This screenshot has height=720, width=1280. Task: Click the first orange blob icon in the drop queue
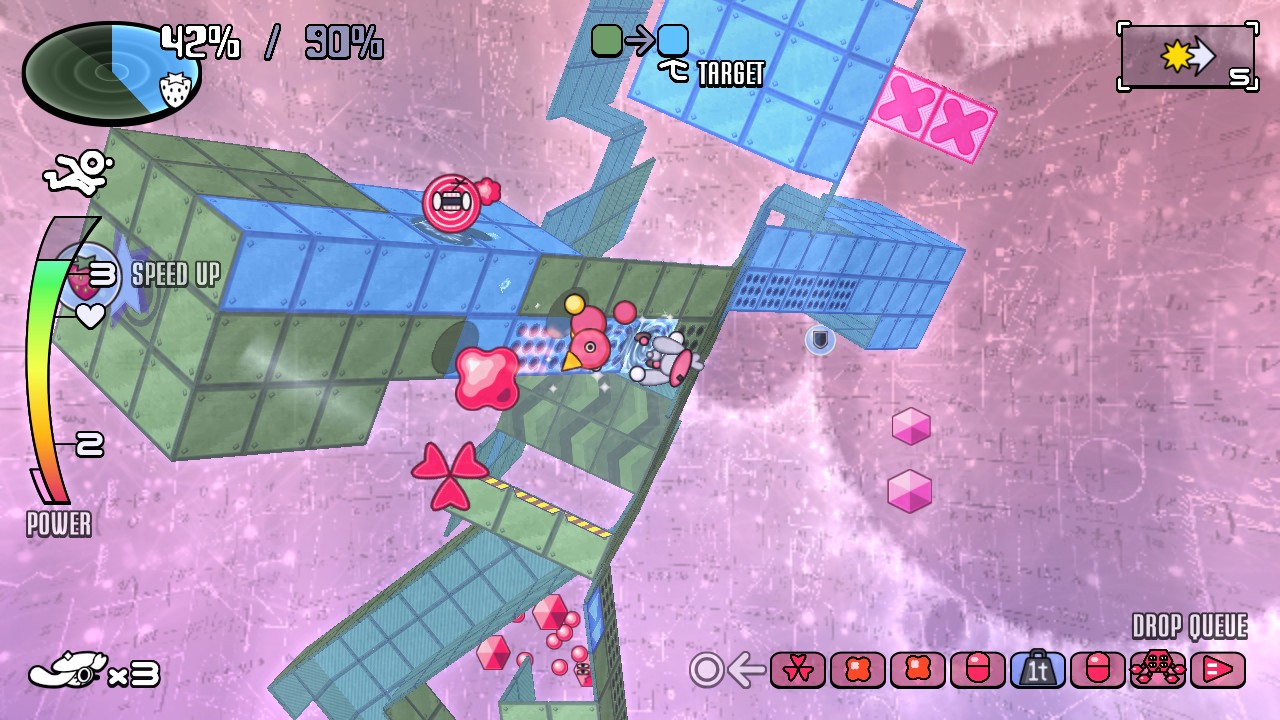[855, 670]
